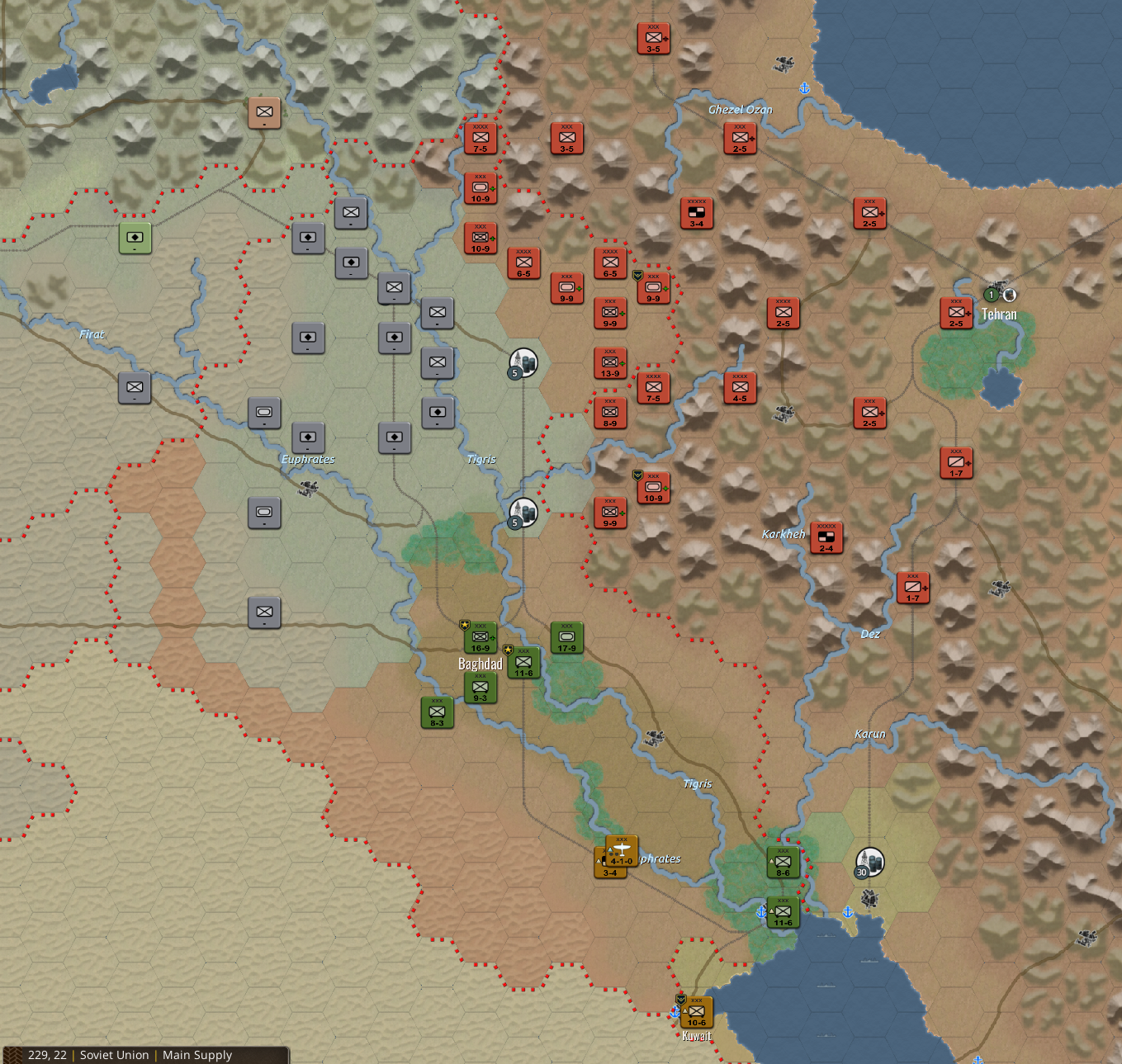Select the red 3-5 division at the top edge

[652, 36]
